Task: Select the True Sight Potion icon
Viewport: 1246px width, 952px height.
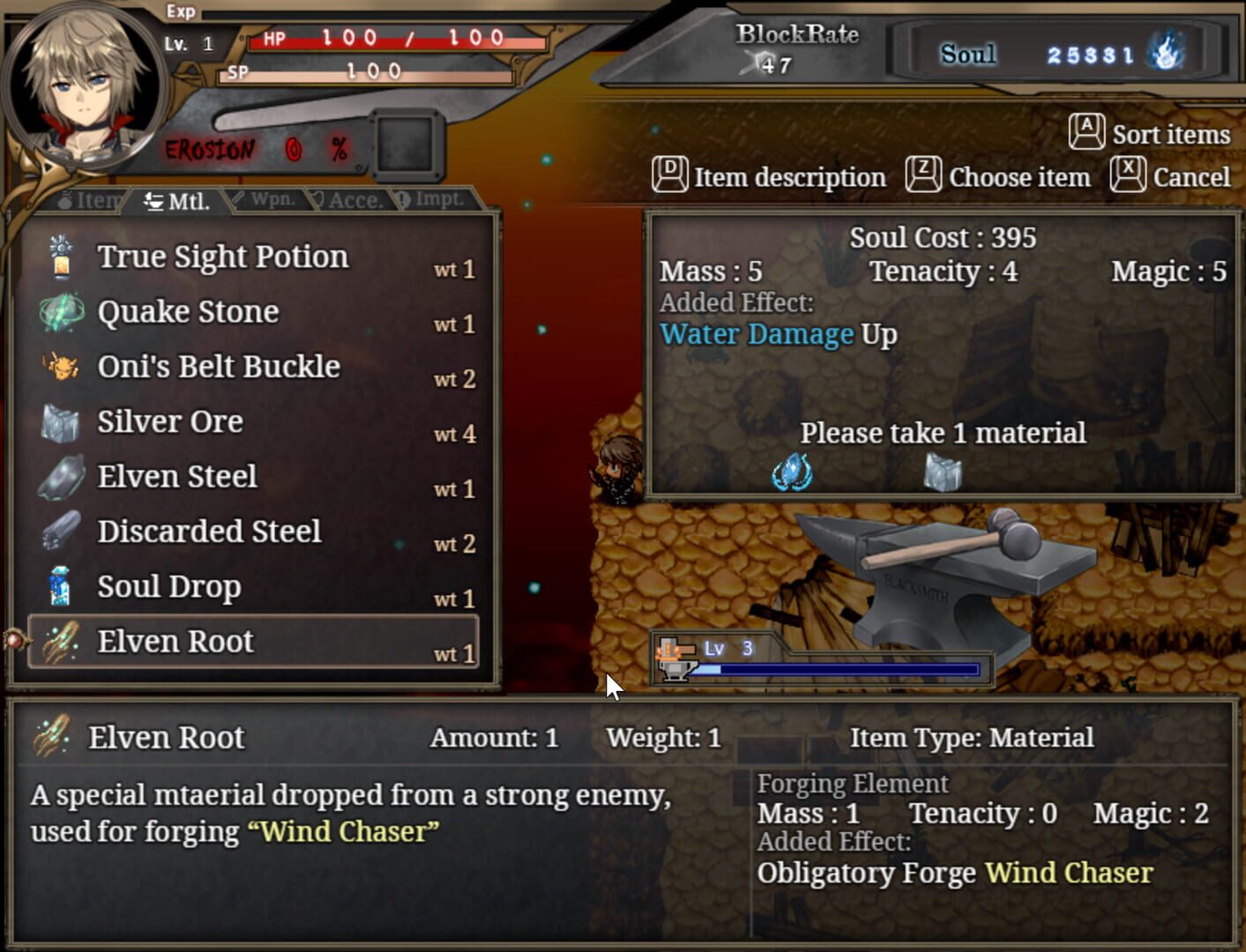Action: (58, 256)
